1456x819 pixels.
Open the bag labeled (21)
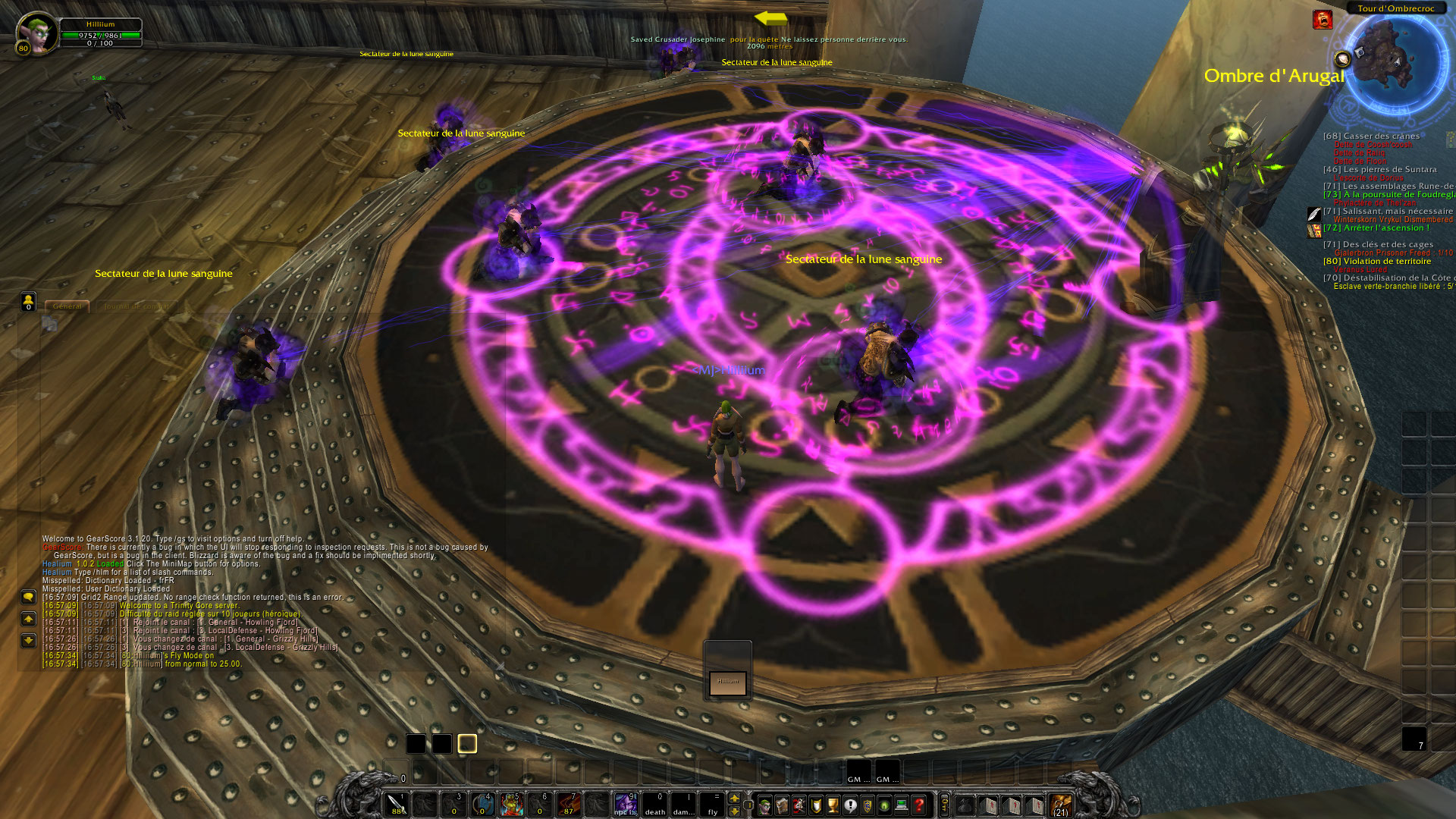pos(1061,806)
